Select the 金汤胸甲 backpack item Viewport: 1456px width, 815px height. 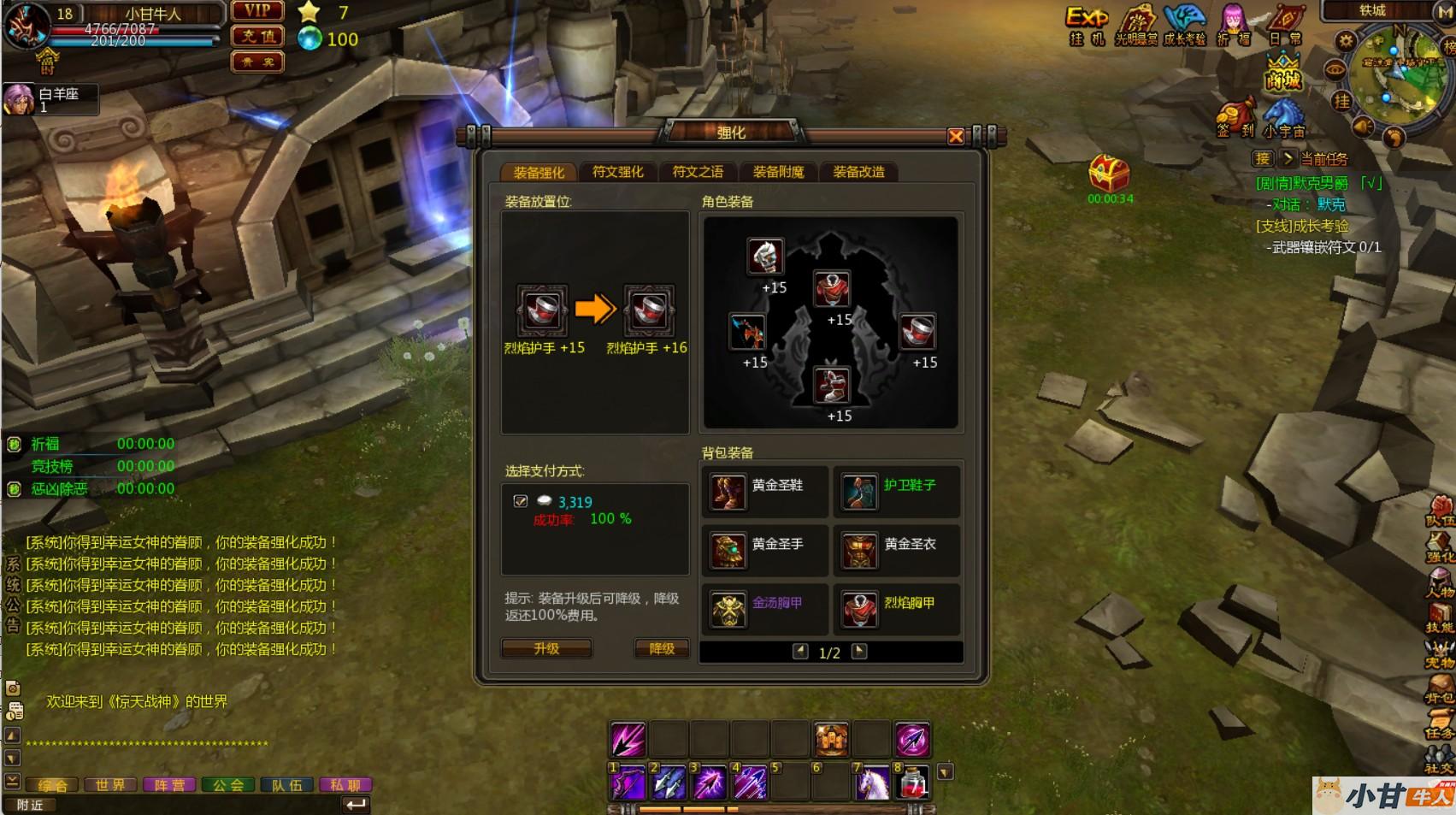tap(764, 609)
